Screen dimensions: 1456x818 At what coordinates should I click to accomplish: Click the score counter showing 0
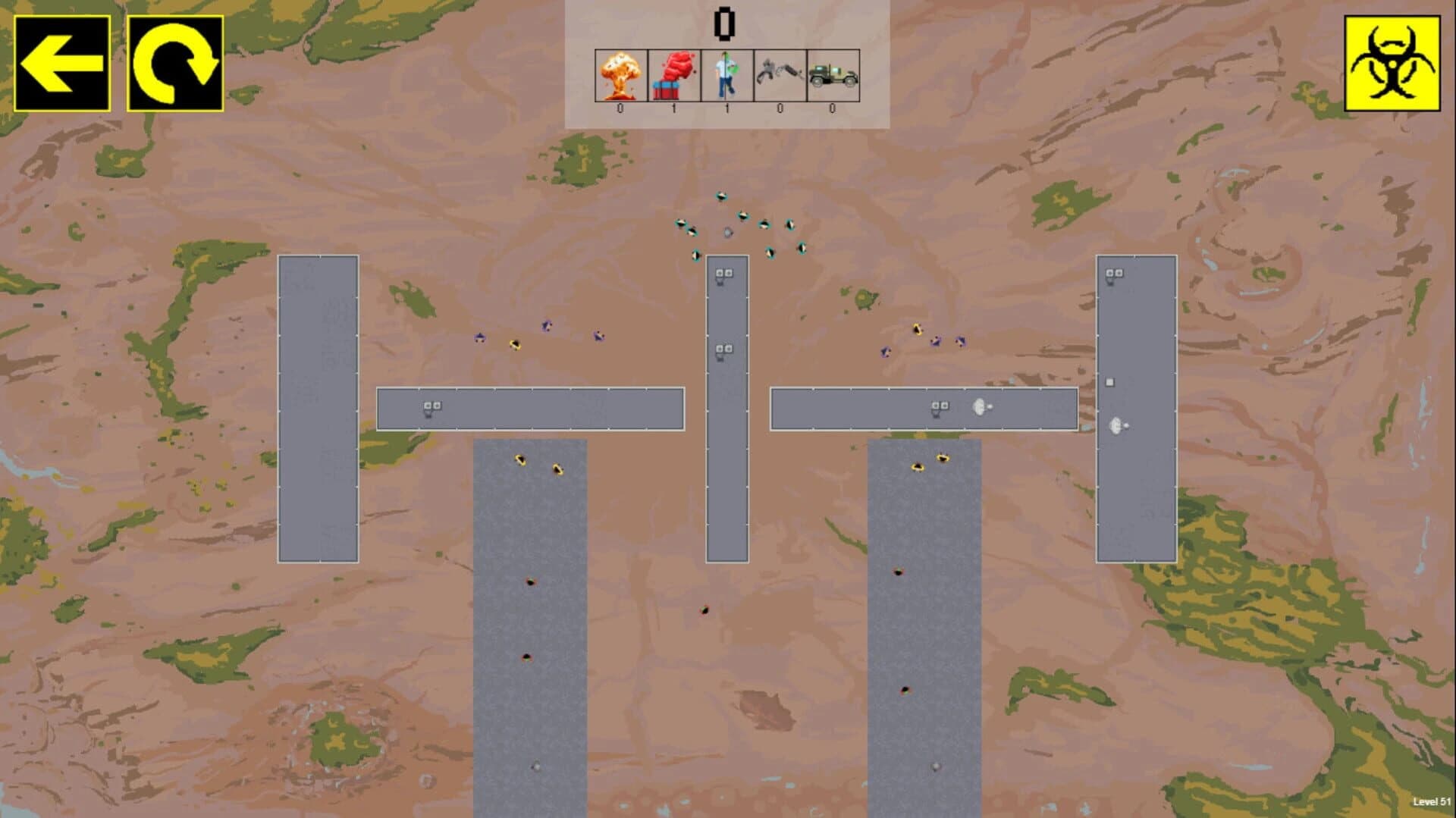coord(725,23)
